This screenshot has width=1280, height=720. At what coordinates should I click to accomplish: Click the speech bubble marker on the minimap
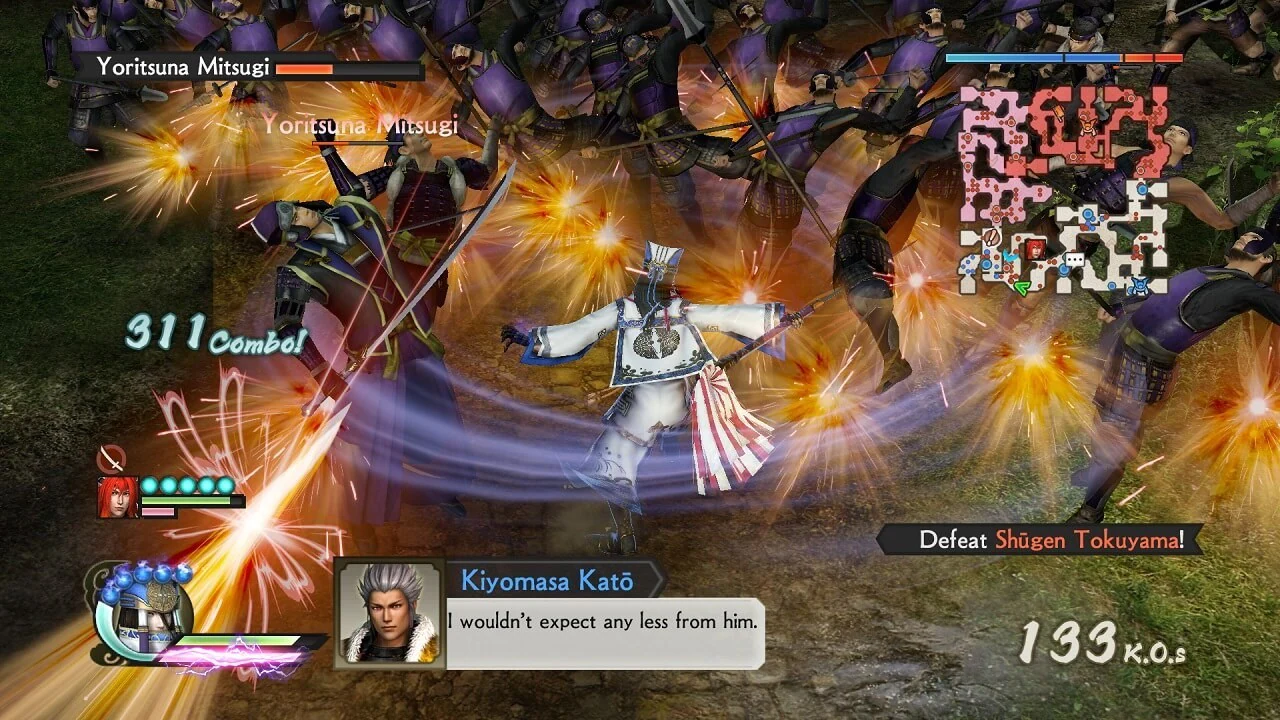click(x=1074, y=258)
